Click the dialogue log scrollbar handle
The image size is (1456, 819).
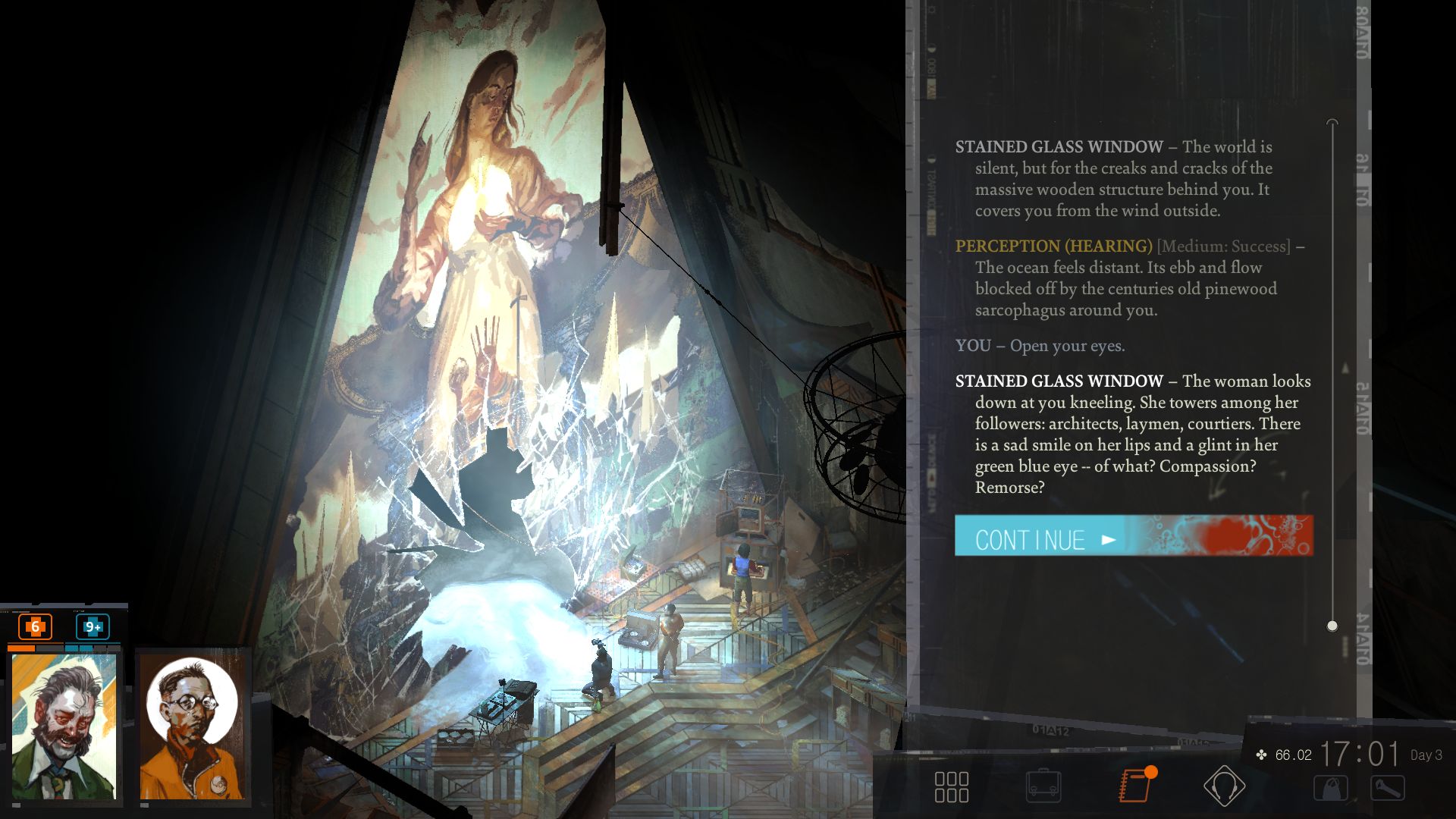[1332, 626]
